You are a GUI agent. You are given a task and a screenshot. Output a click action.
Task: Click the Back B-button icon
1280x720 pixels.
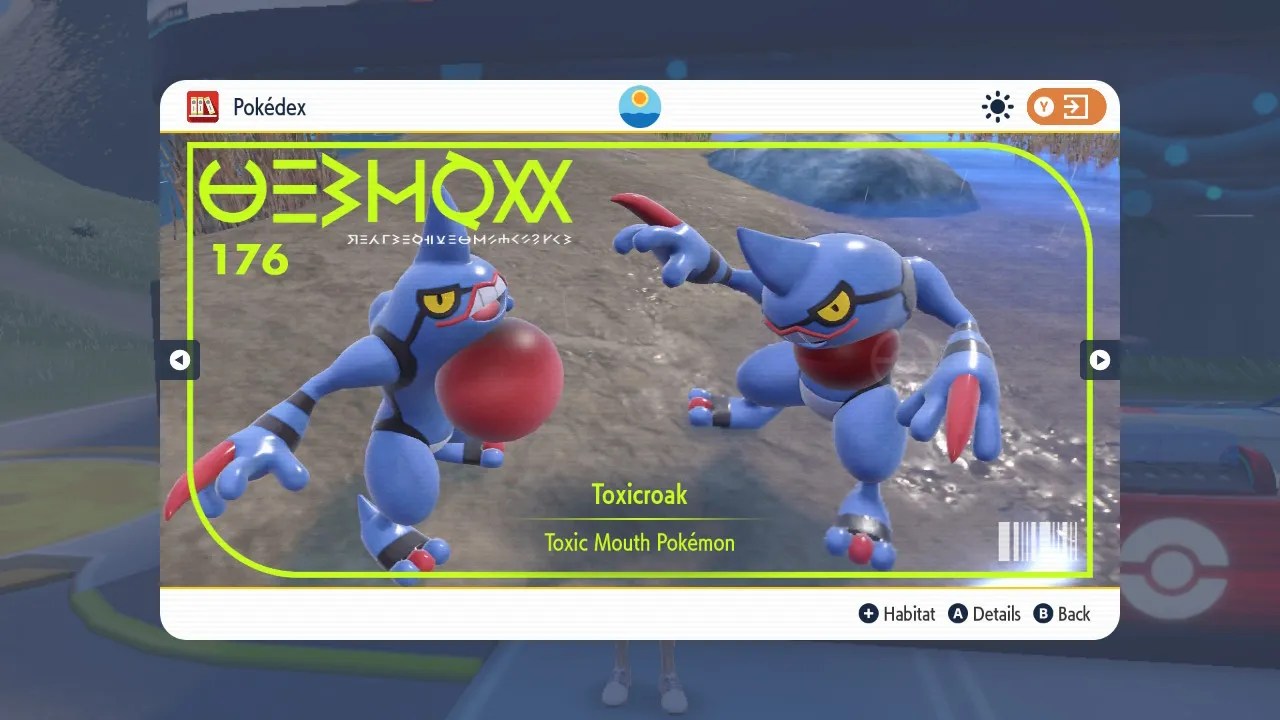[x=1043, y=614]
